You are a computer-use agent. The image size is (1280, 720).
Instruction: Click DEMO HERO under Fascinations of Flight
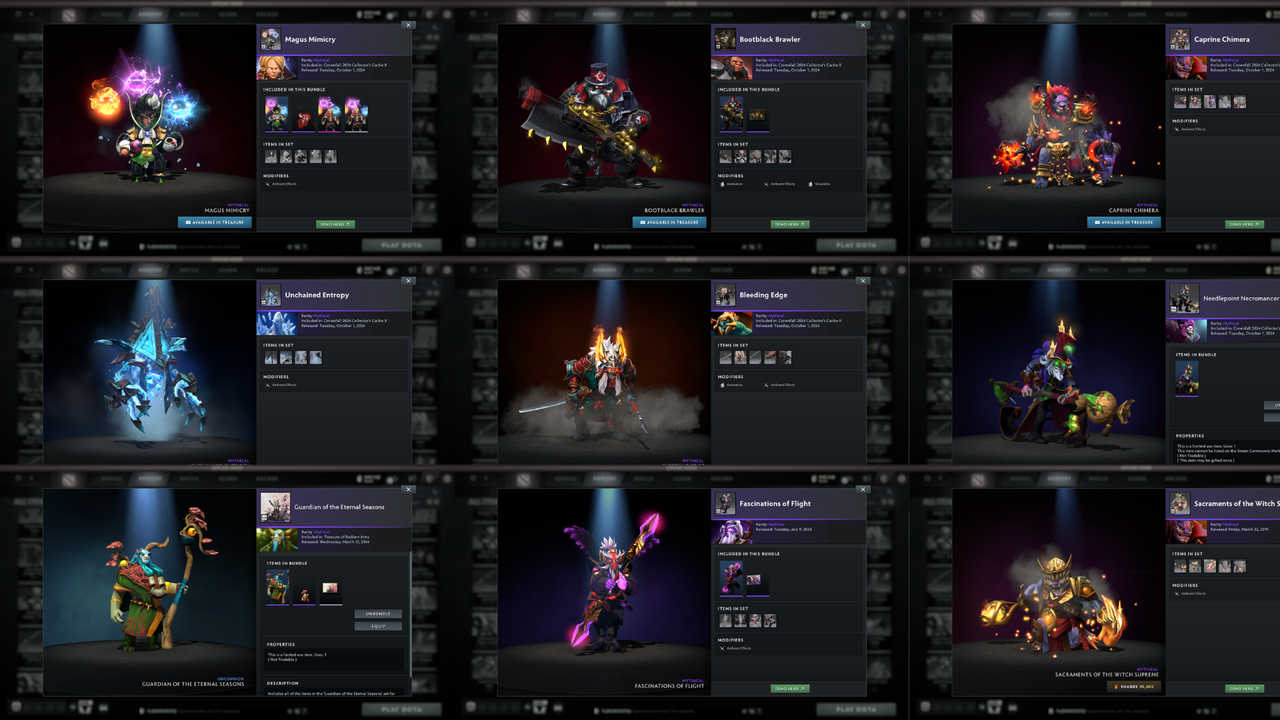[x=788, y=688]
